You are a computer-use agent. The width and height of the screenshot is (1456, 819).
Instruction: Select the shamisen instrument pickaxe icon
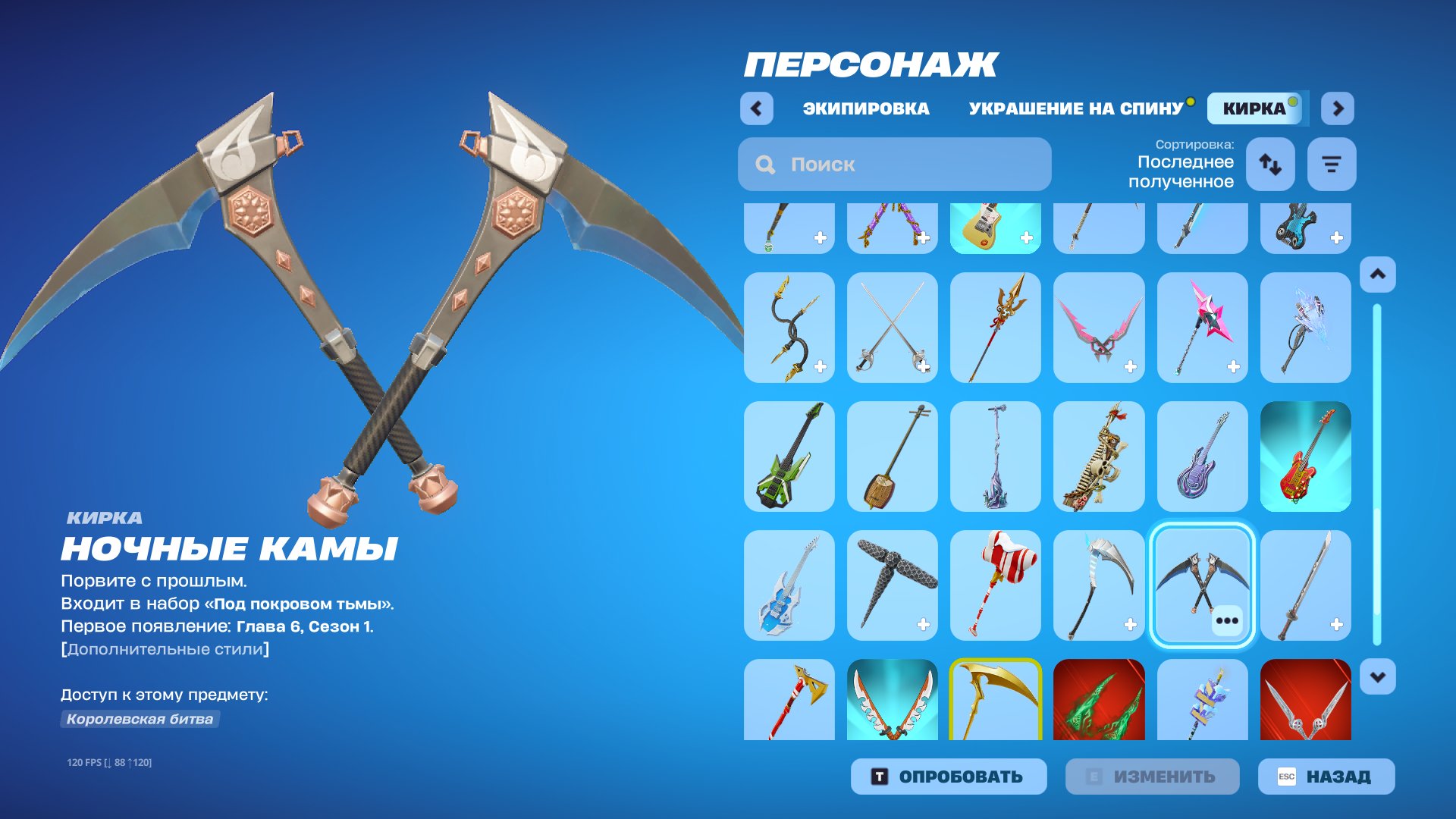coord(892,455)
